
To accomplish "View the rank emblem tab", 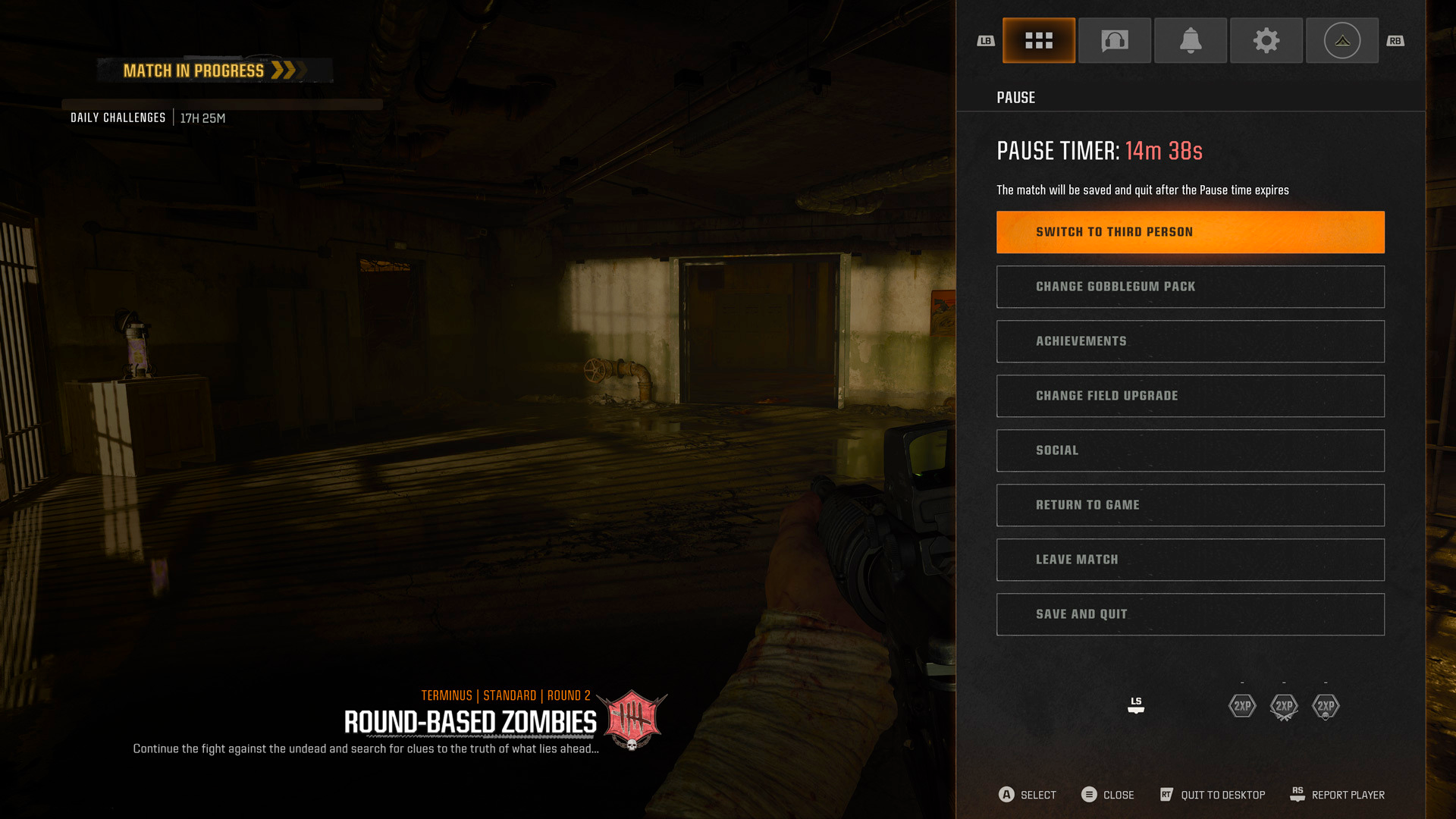I will 1342,40.
